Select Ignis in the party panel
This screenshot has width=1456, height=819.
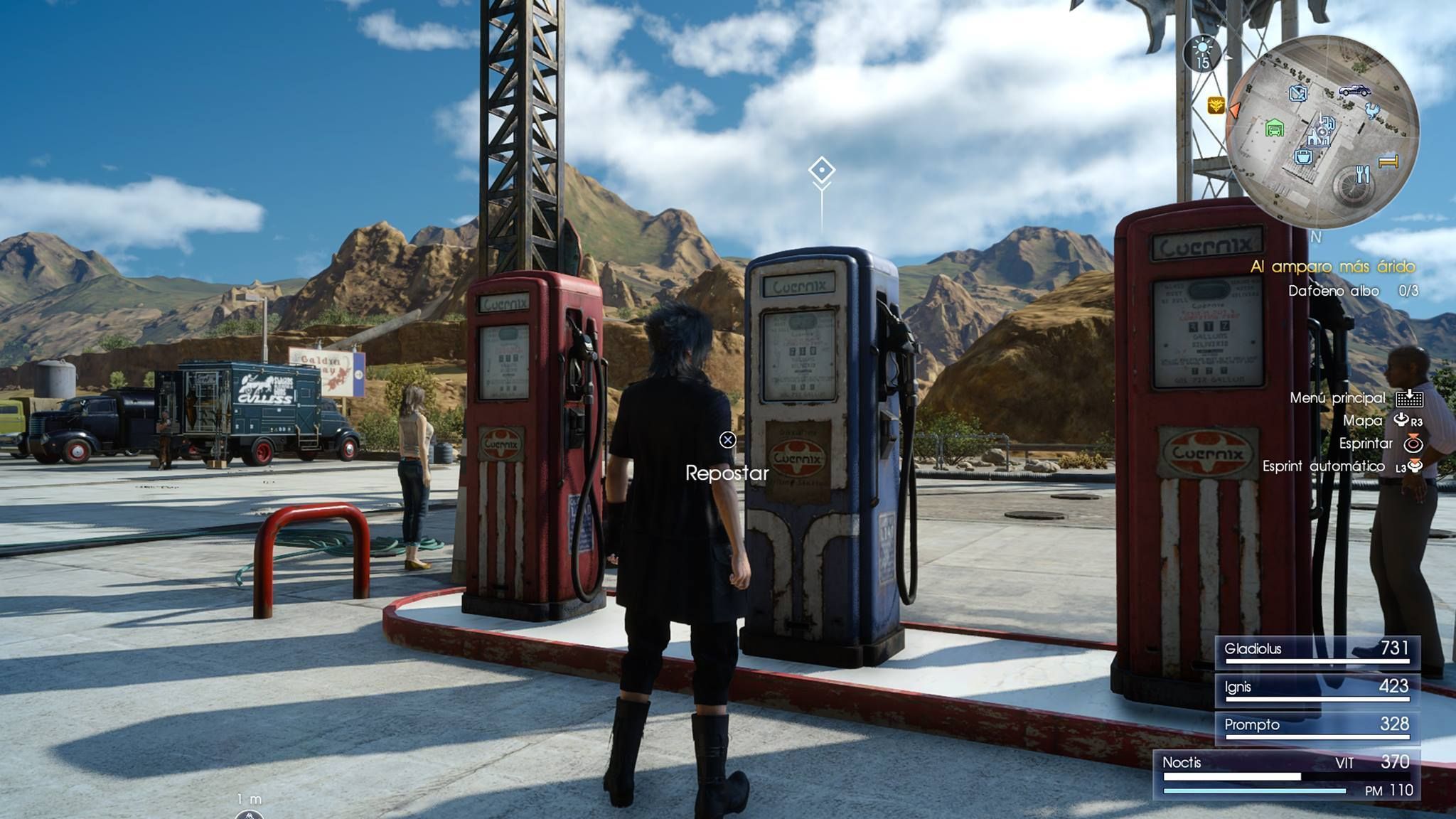(1317, 687)
